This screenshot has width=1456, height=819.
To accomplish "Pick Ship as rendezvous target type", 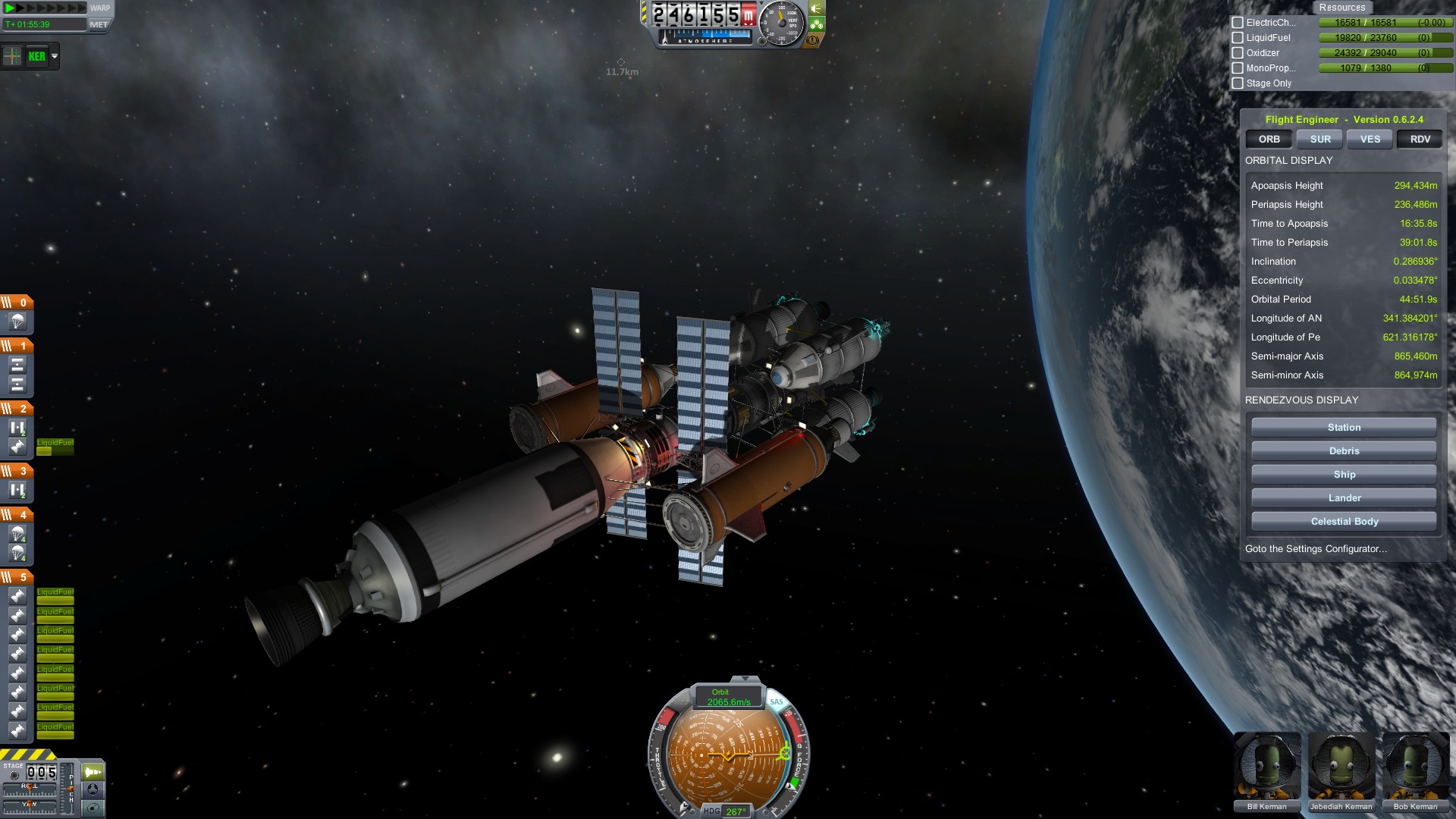I will click(x=1343, y=475).
